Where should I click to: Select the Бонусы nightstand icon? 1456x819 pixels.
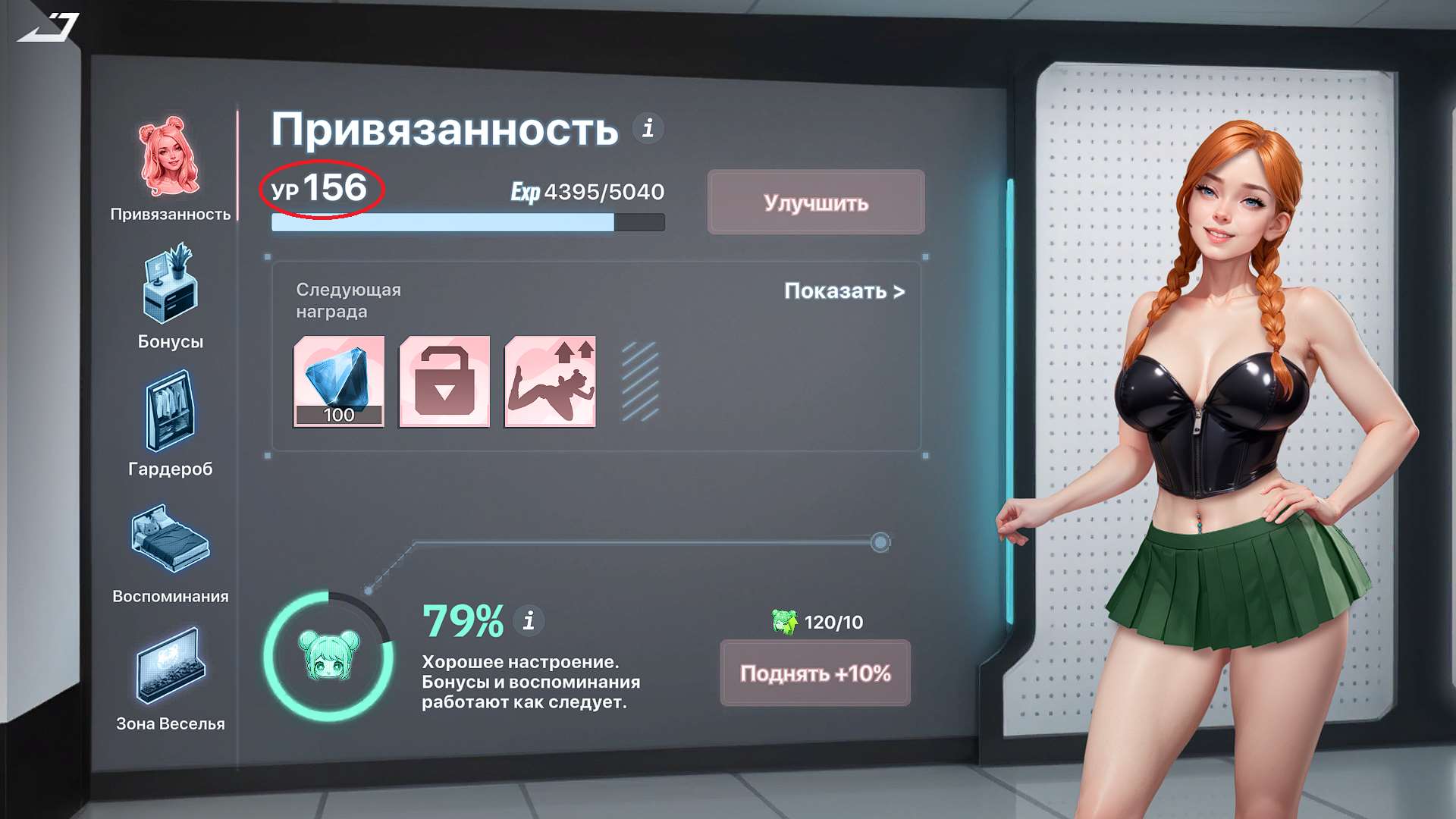pyautogui.click(x=171, y=288)
